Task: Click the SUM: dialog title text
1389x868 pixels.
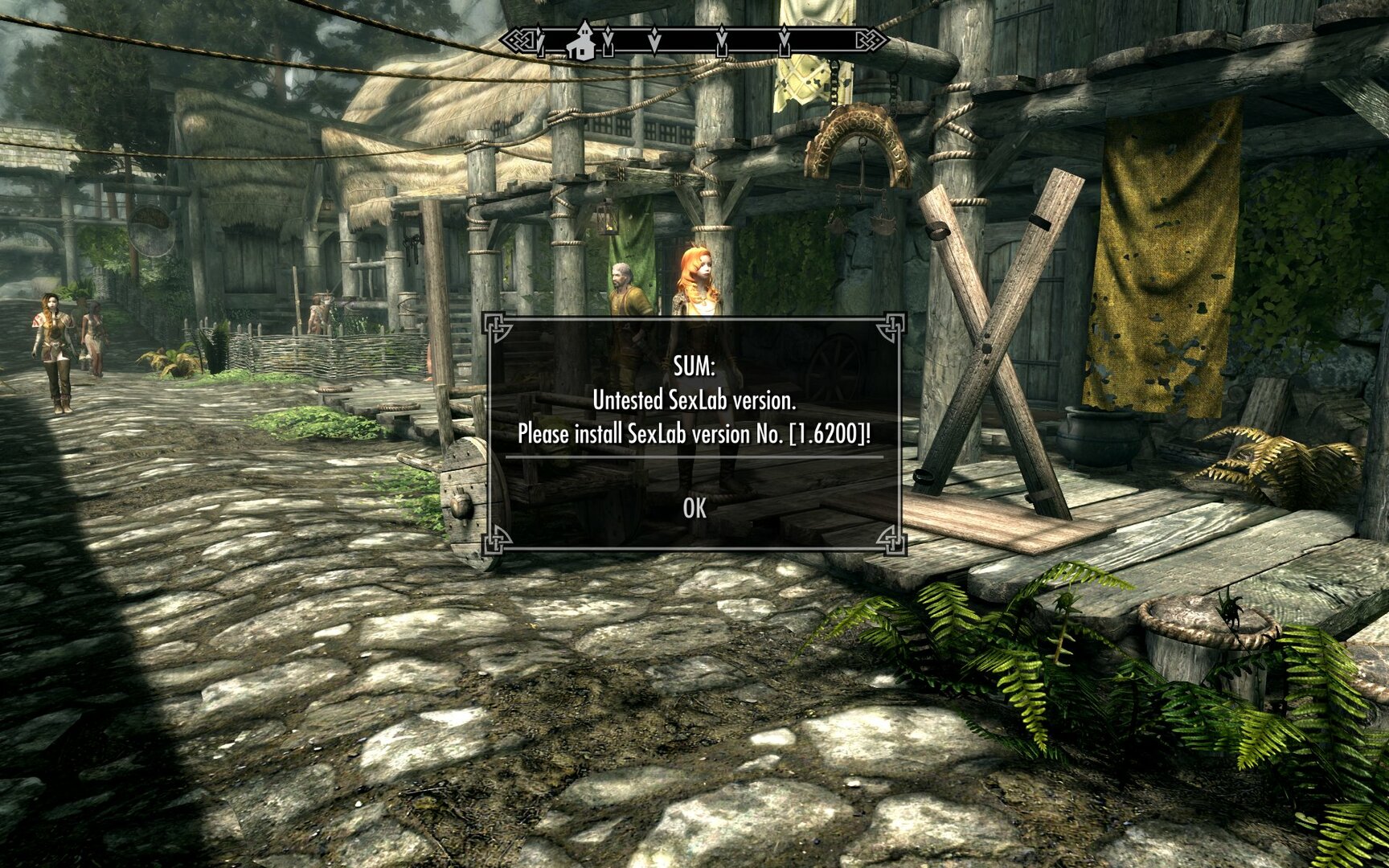Action: click(693, 366)
